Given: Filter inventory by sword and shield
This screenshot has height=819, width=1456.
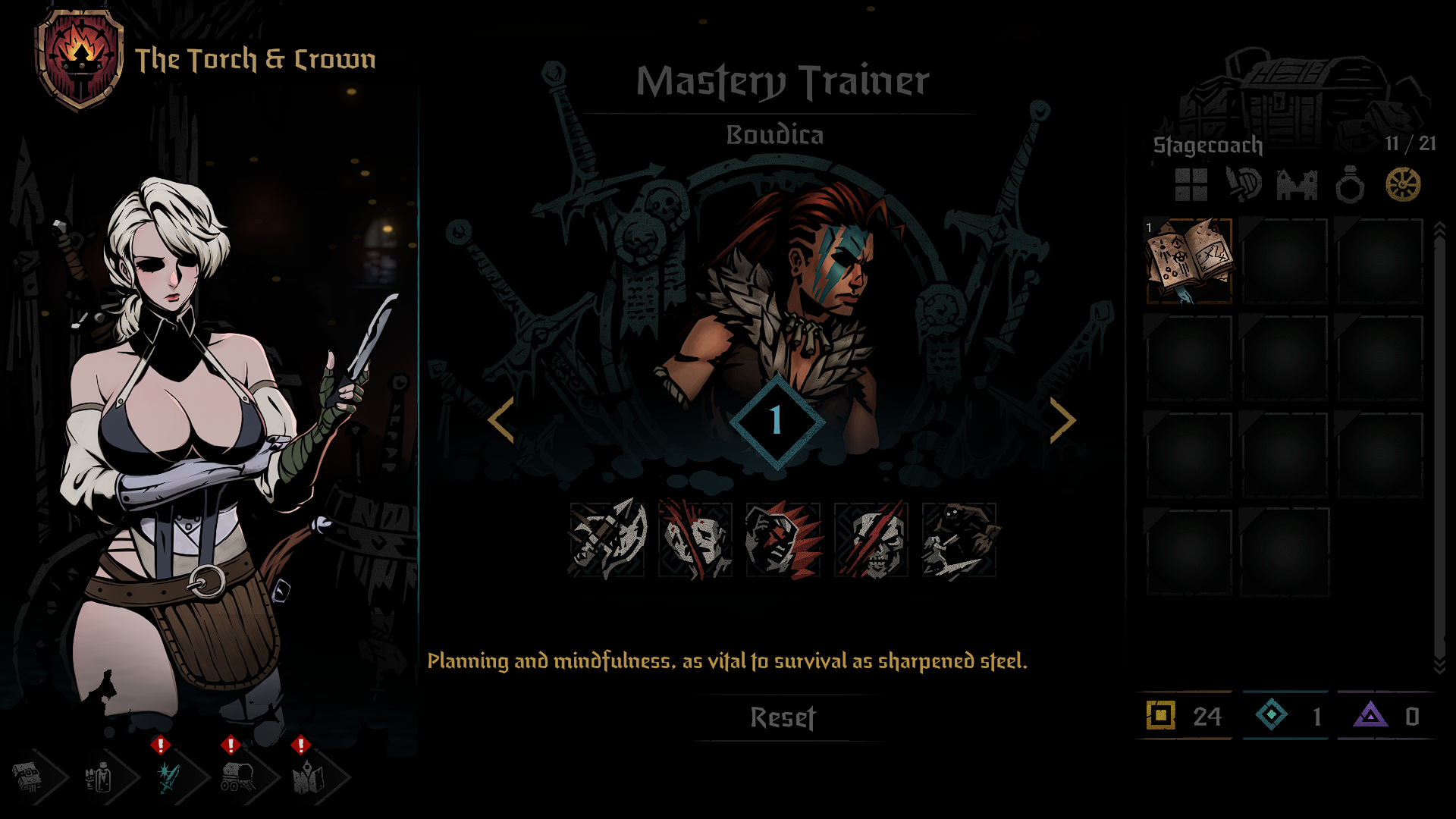Looking at the screenshot, I should point(1244,184).
